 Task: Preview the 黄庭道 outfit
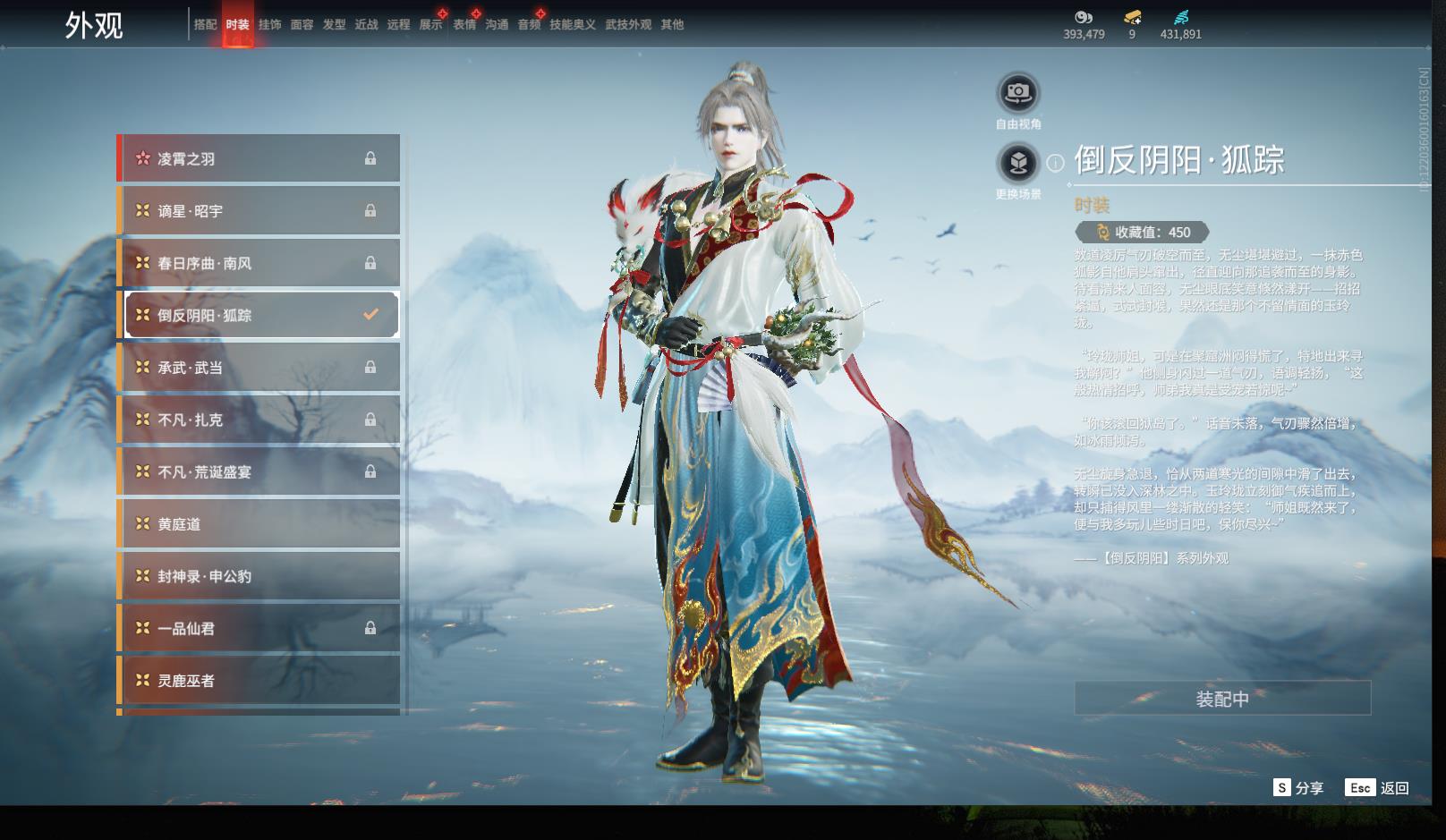click(259, 524)
